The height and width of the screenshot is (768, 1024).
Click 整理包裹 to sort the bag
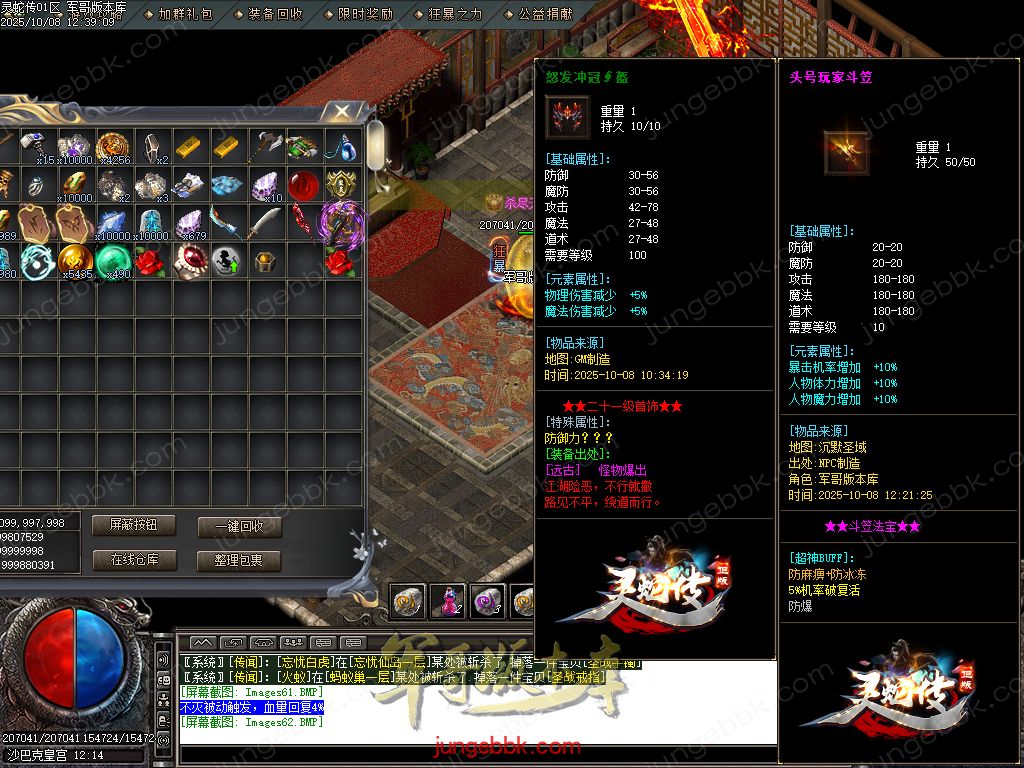[x=239, y=561]
